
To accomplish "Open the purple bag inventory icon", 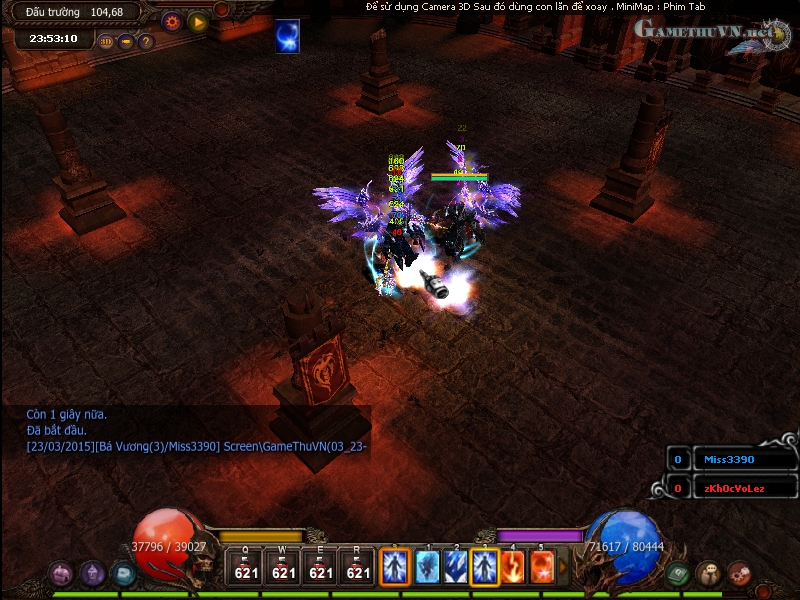I will (62, 574).
